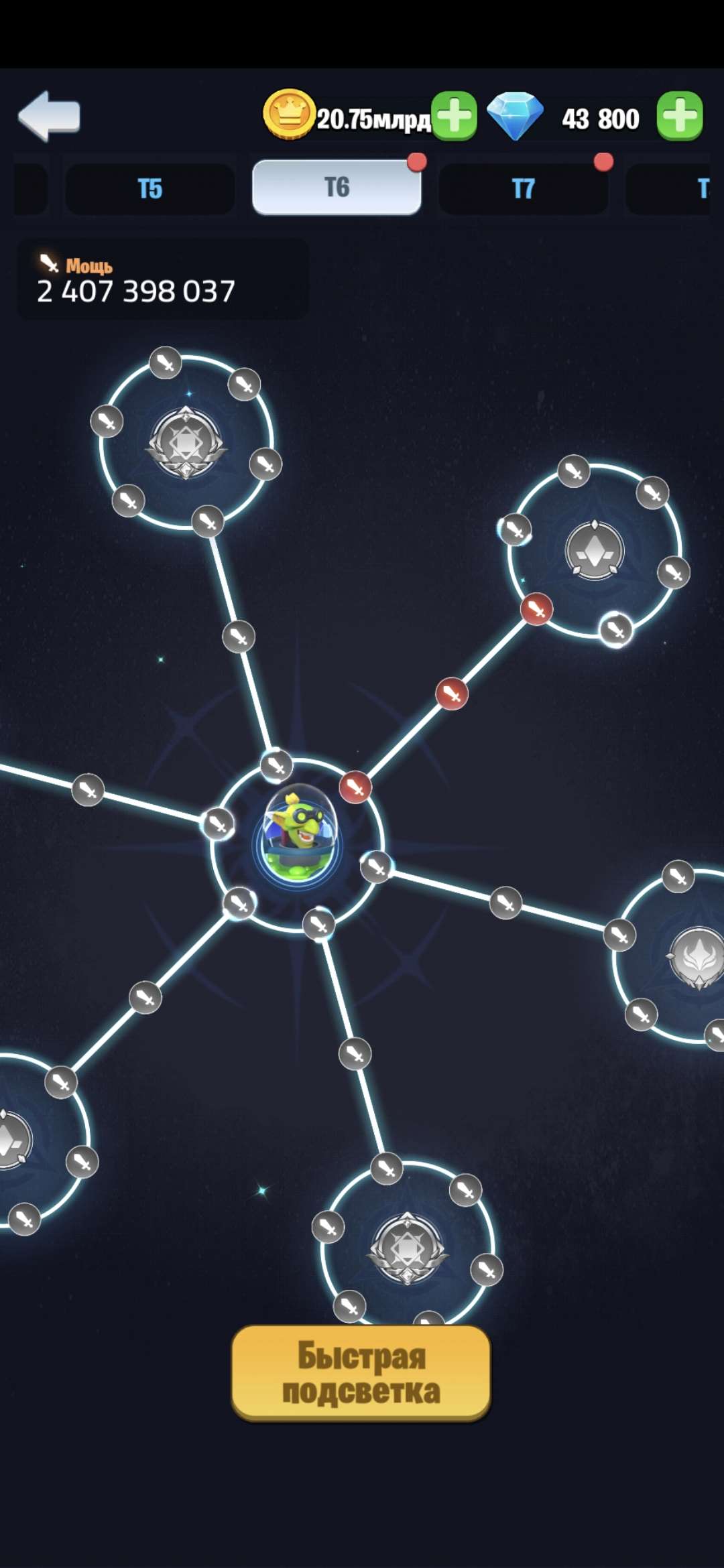The image size is (724, 1568).
Task: Tap the Быстрая подсветка button
Action: coord(361,1373)
